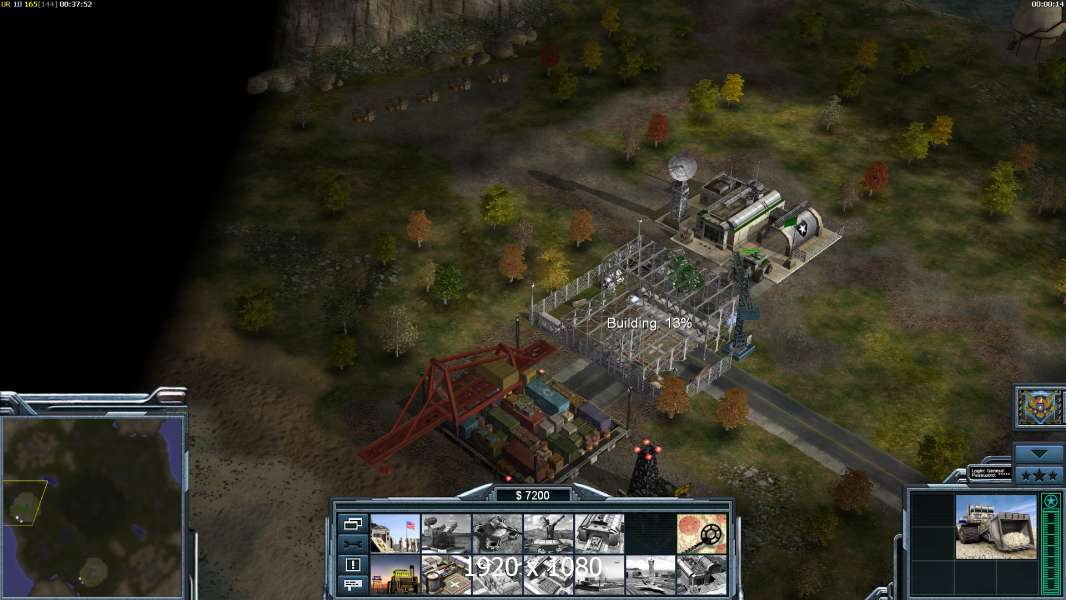1066x600 pixels.
Task: Select the construction dozer portrait
Action: pyautogui.click(x=996, y=527)
